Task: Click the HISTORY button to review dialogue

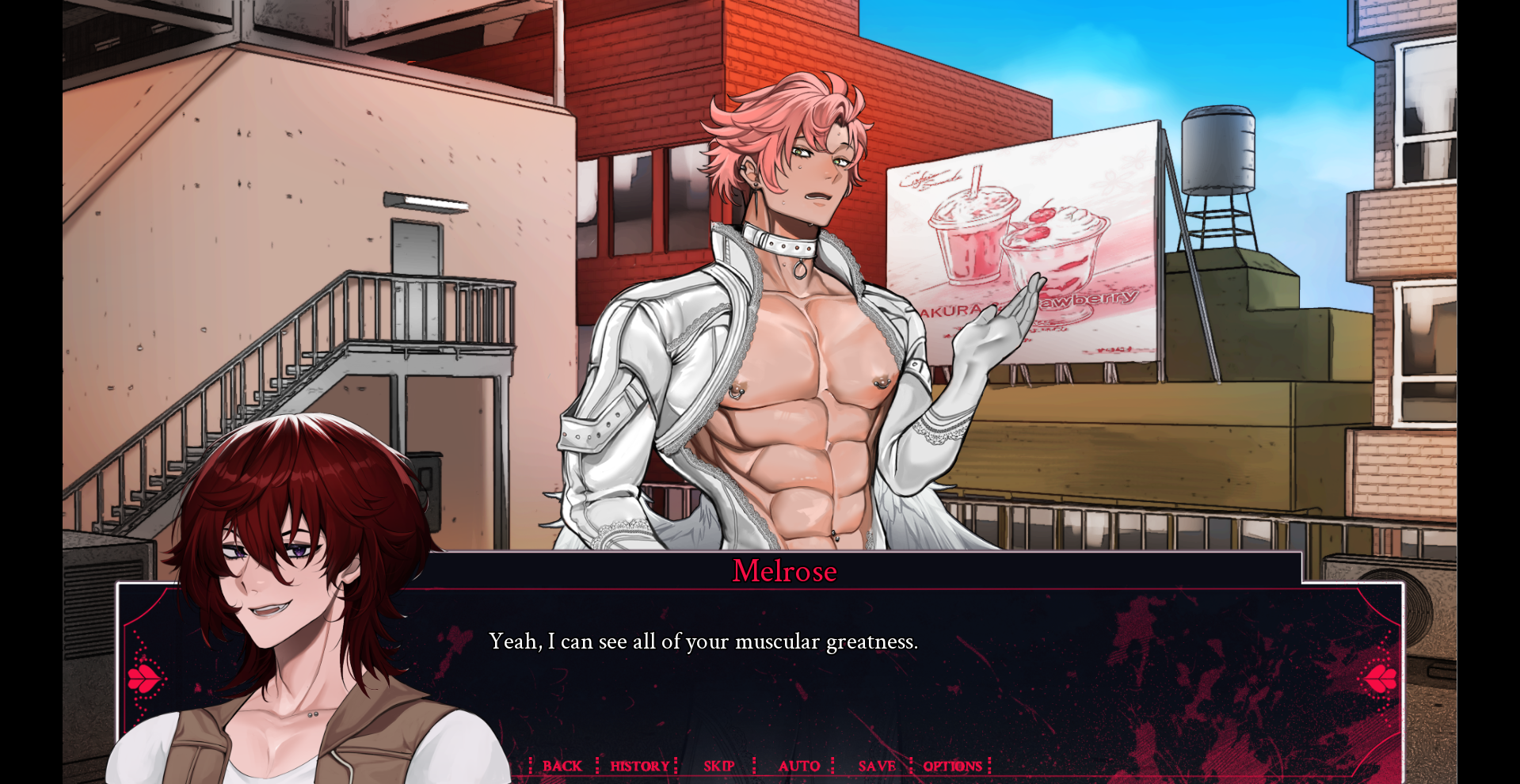Action: (x=638, y=766)
